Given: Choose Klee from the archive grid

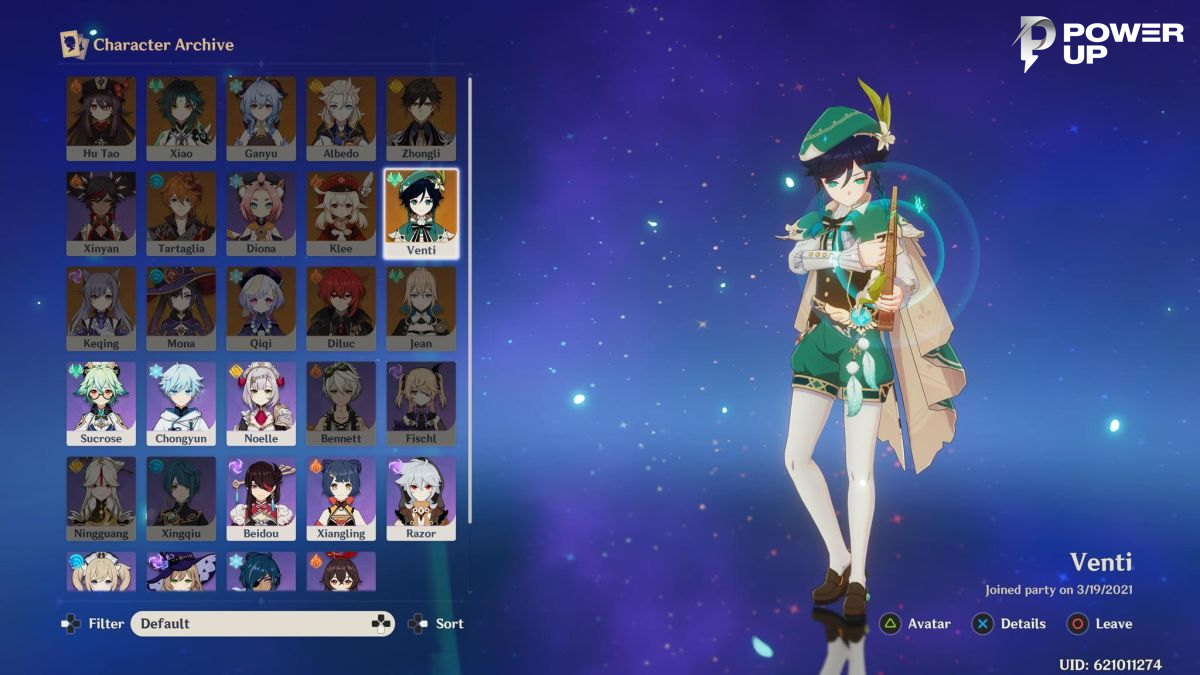Looking at the screenshot, I should coord(341,213).
